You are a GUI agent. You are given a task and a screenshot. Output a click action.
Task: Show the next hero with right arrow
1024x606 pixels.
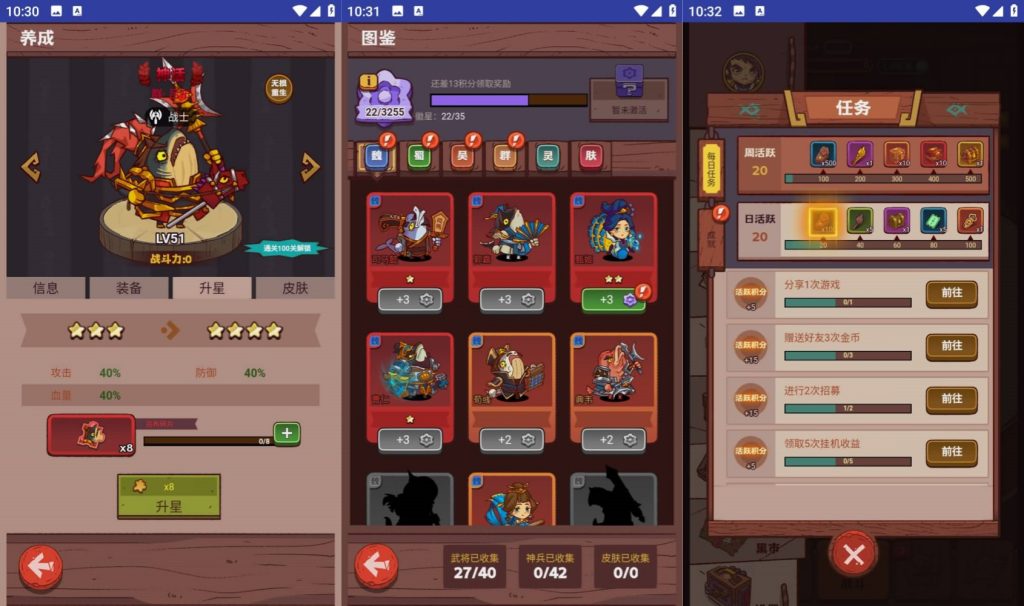point(310,167)
